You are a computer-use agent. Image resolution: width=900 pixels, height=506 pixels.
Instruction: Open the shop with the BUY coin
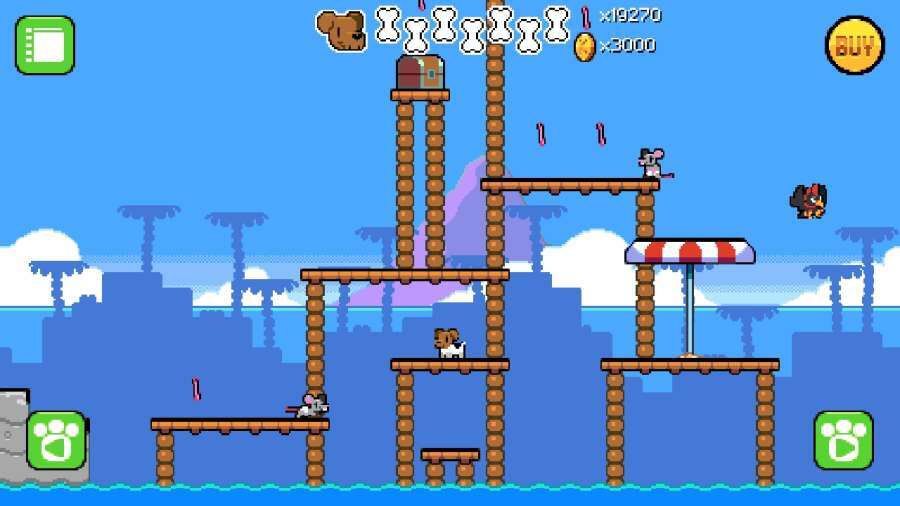click(854, 45)
